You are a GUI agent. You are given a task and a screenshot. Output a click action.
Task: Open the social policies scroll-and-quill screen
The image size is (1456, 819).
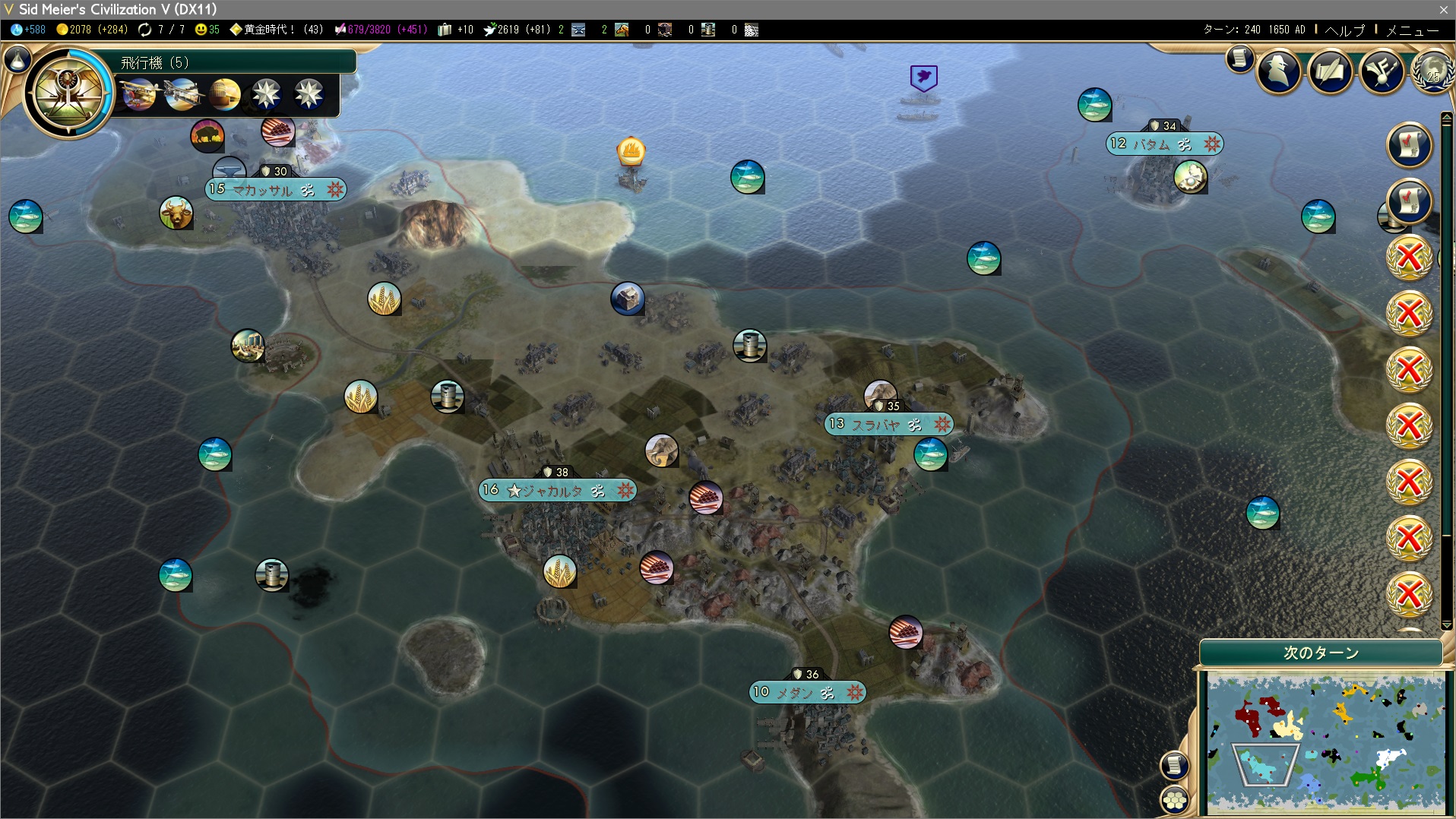click(1330, 72)
